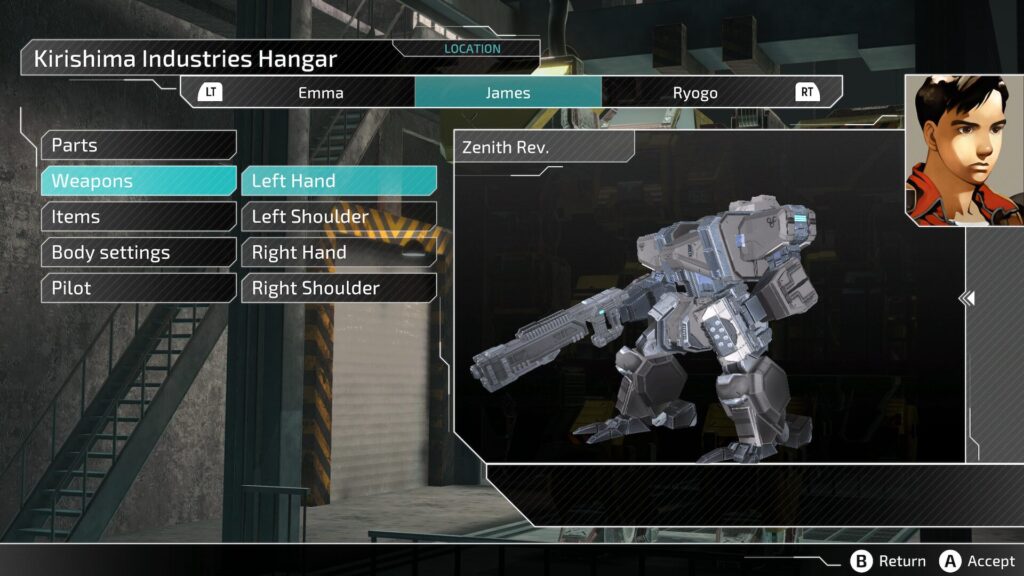Select the James pilot tab
The width and height of the screenshot is (1024, 576).
tap(508, 93)
